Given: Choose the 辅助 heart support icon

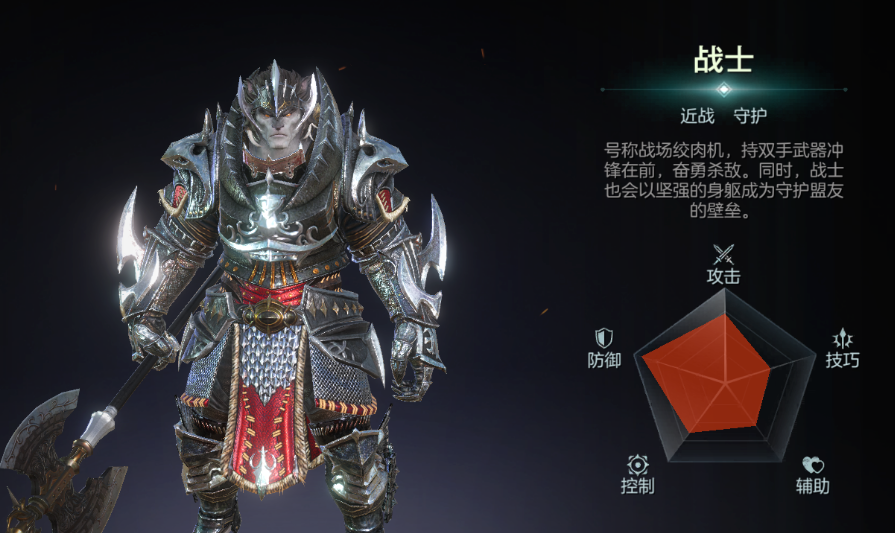Looking at the screenshot, I should 813,465.
